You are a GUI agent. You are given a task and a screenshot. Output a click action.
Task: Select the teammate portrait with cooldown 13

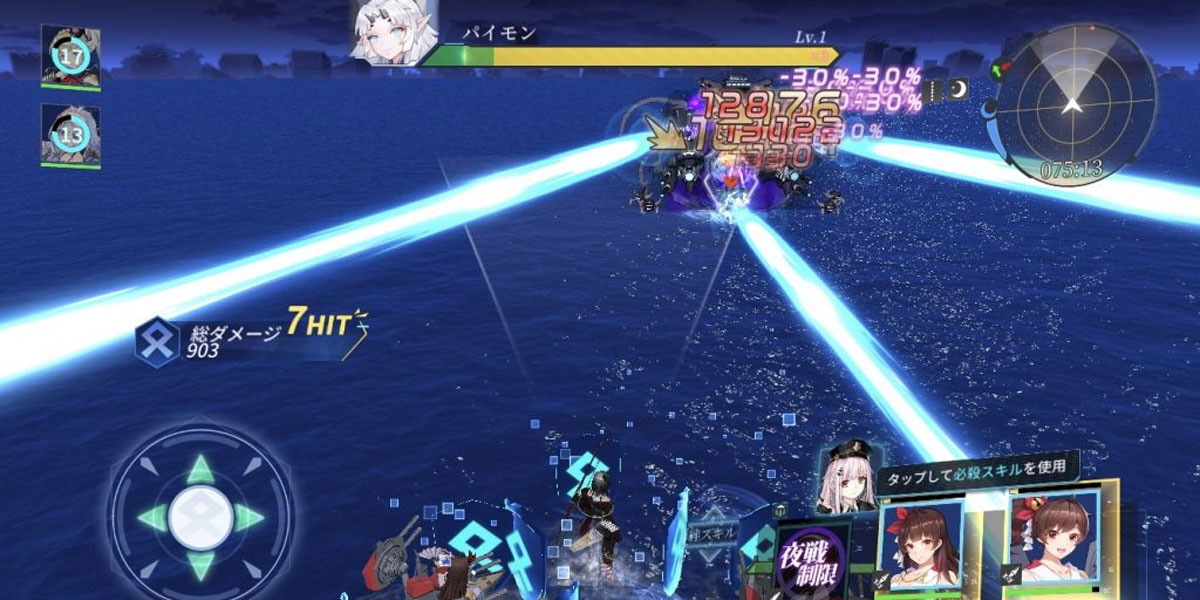70,135
